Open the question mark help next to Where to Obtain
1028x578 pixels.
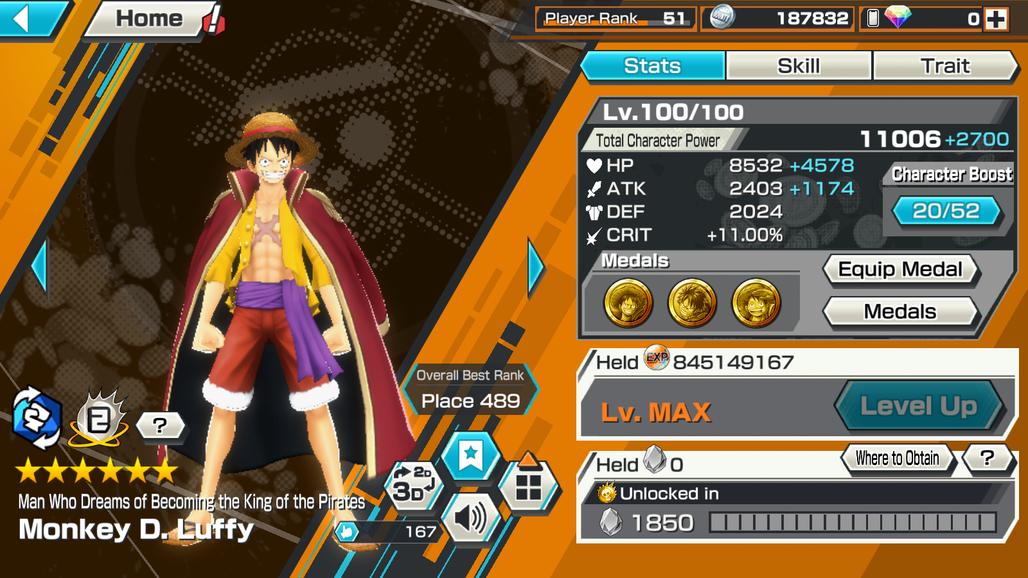click(987, 459)
